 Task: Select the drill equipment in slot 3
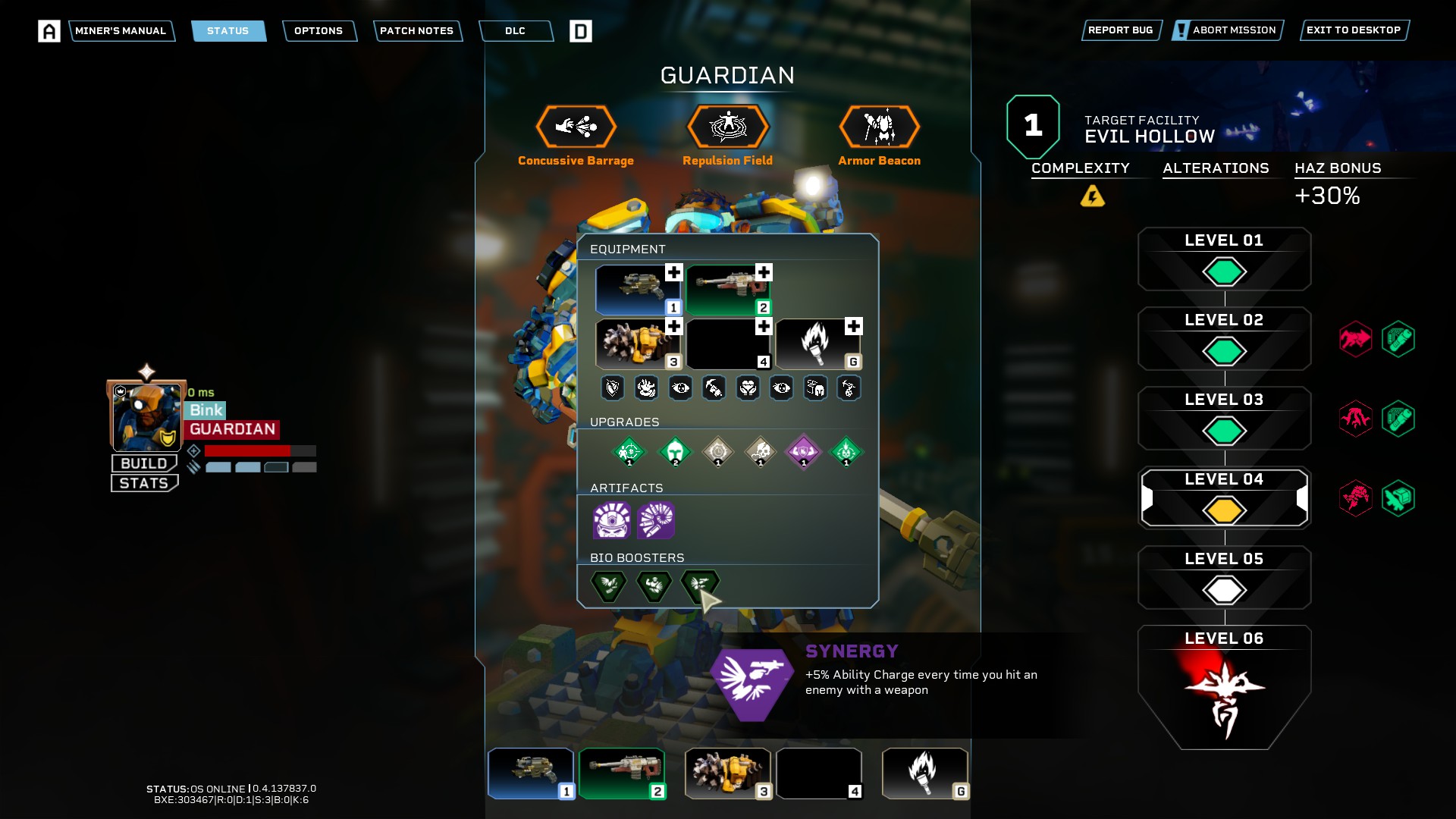638,344
